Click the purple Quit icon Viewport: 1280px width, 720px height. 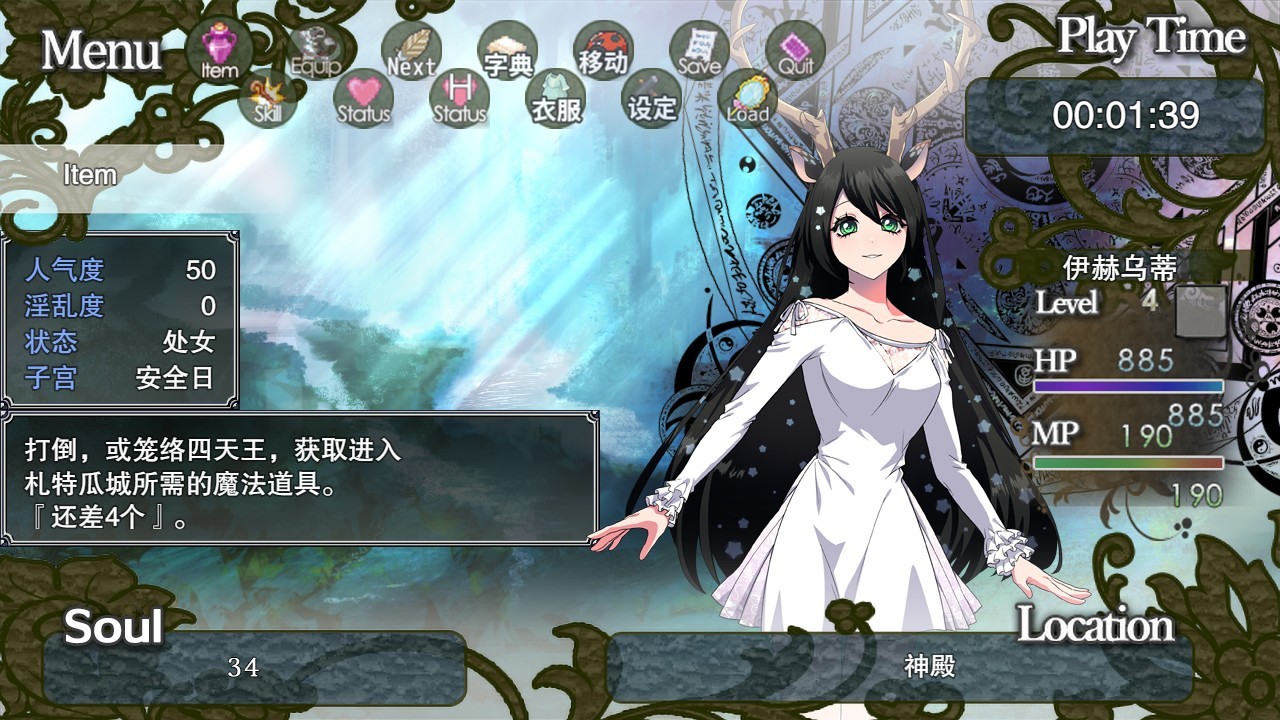795,50
